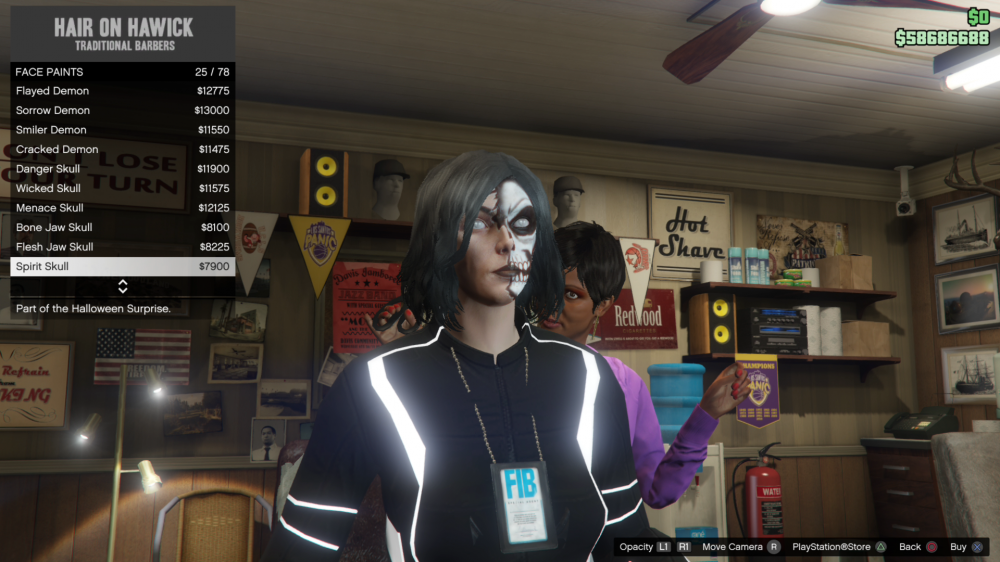Click the highlighted Spirit Skull row

point(122,267)
